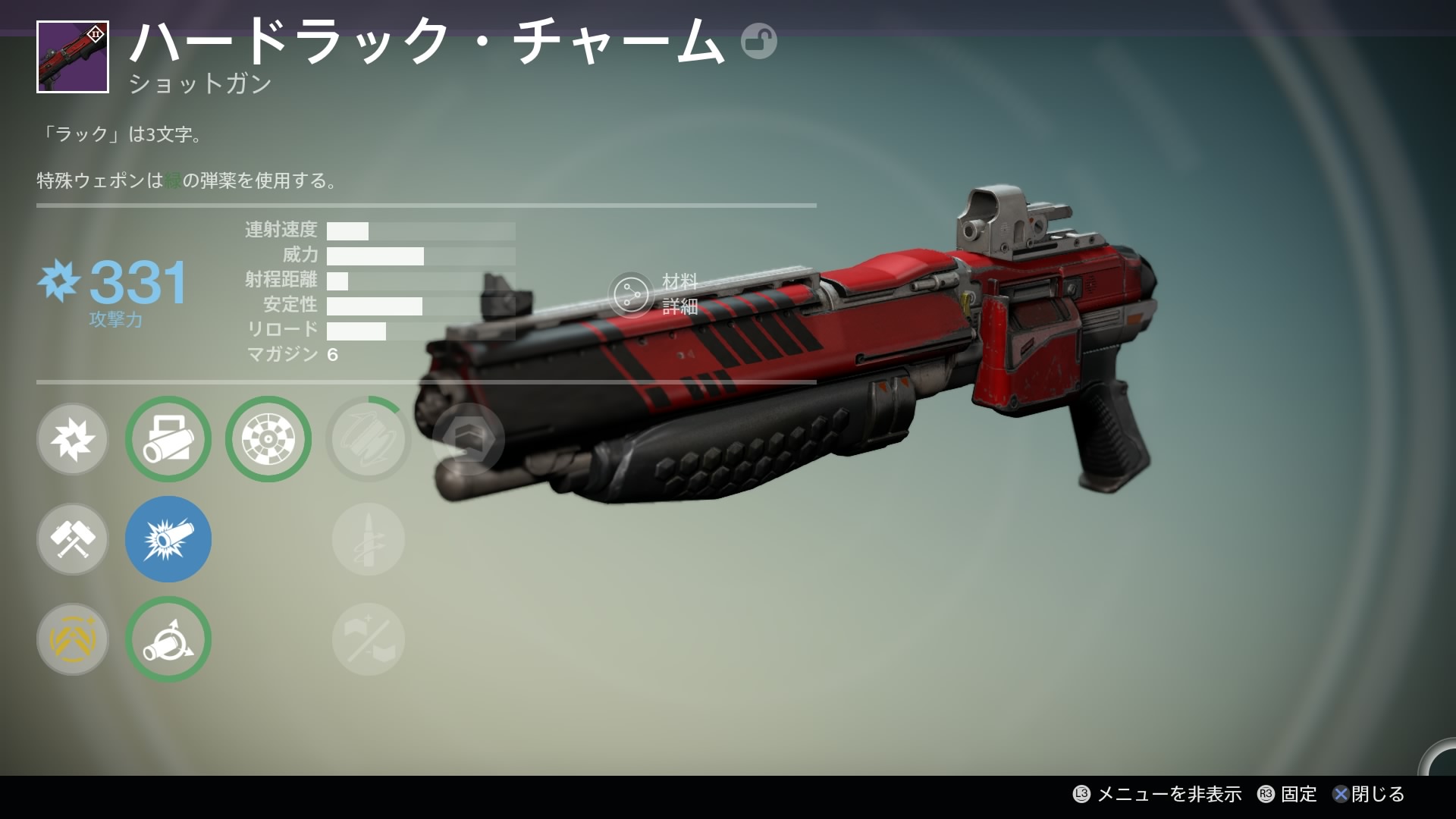Select the Hard Luck Charm weapon thumbnail
The image size is (1456, 819).
point(73,57)
